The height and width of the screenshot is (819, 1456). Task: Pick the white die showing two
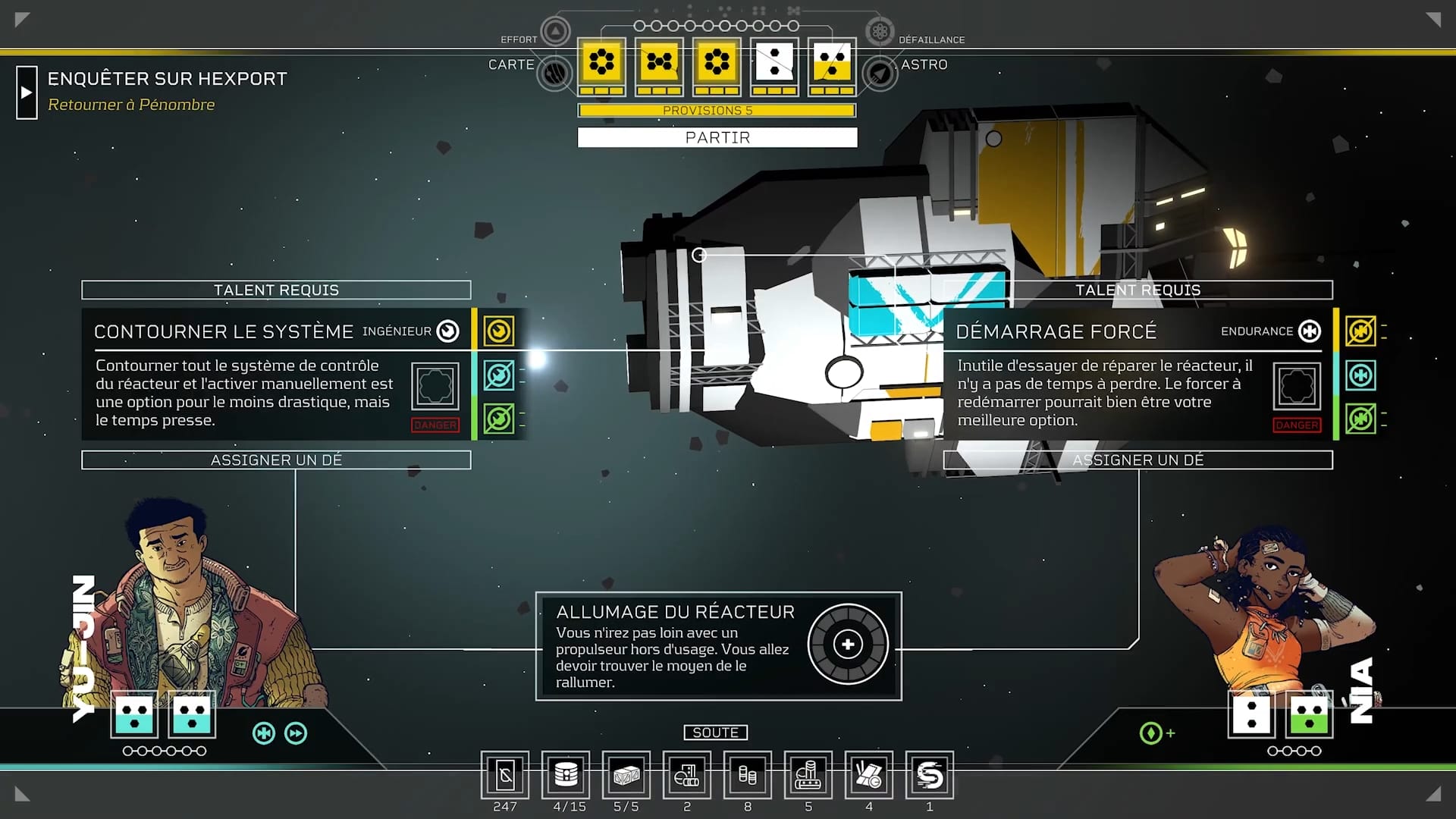click(774, 61)
